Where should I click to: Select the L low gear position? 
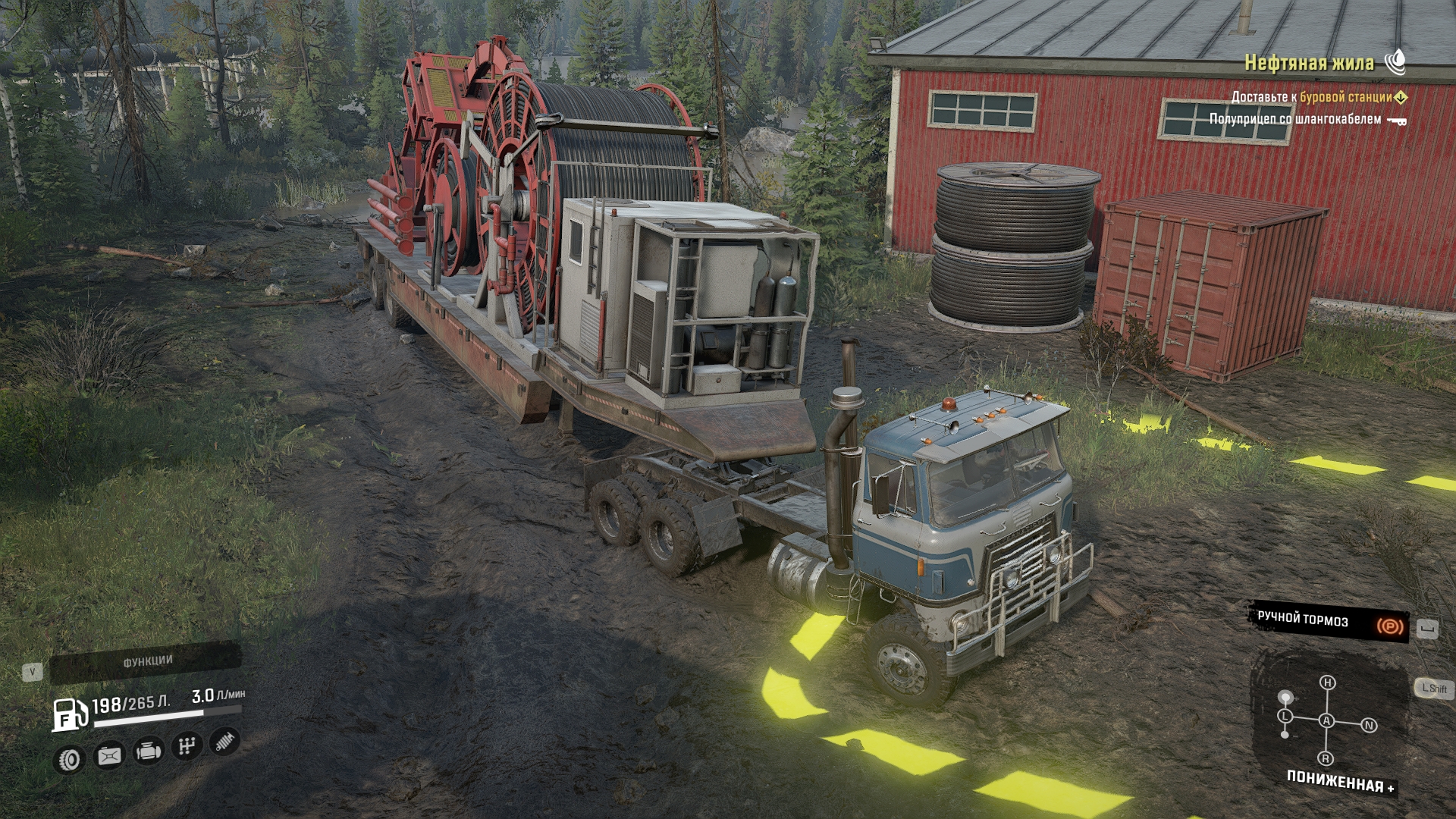[1285, 716]
